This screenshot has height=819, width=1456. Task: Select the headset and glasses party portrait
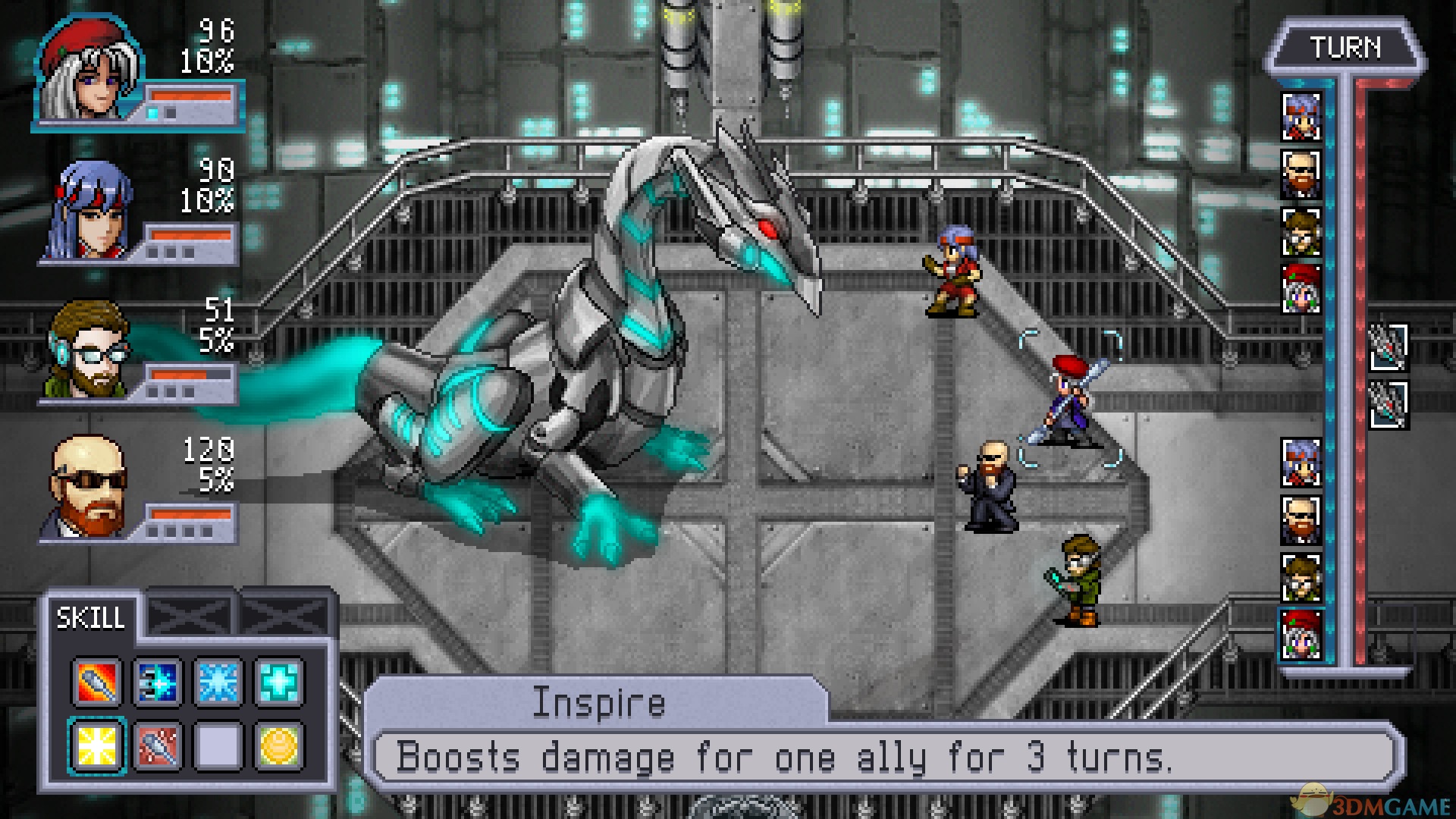[x=89, y=350]
